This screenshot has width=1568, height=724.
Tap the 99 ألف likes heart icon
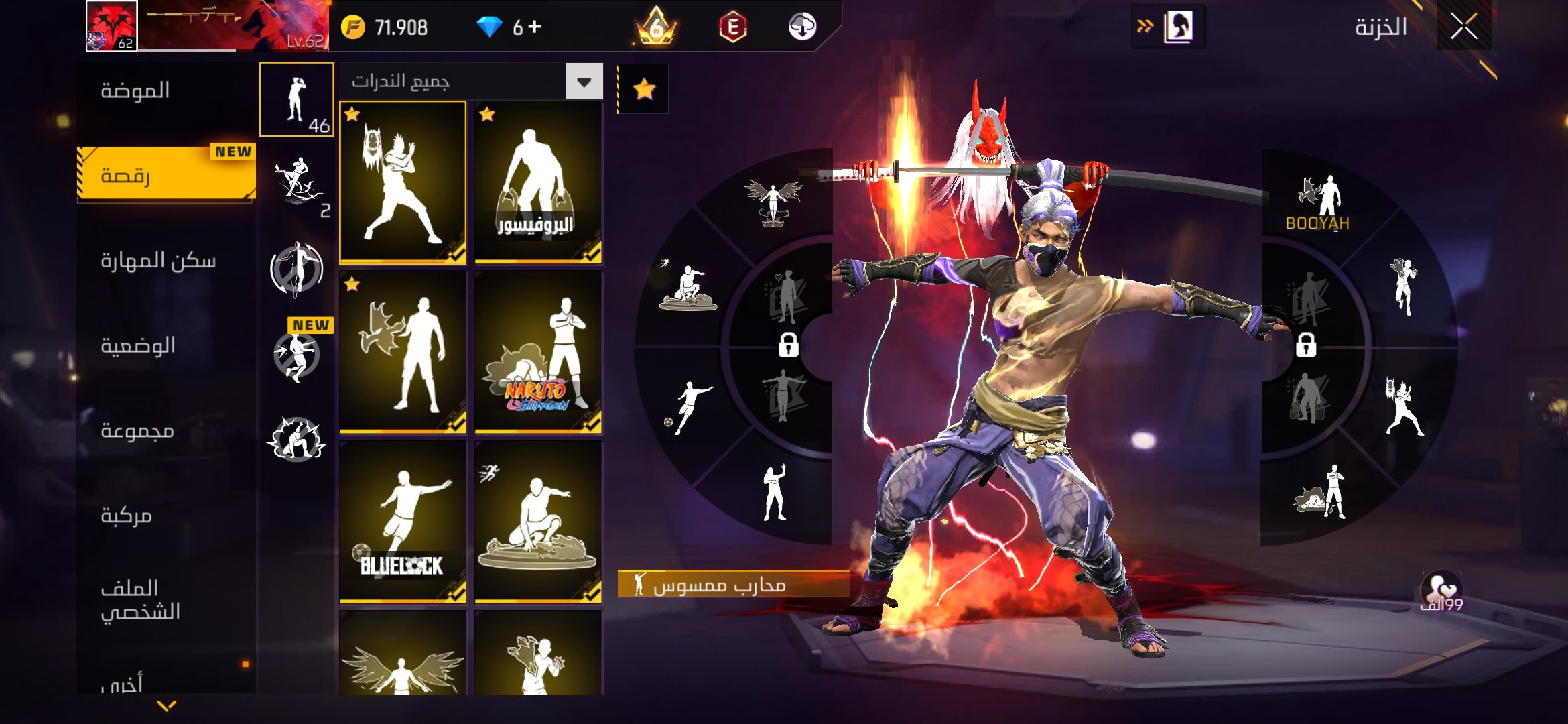pos(1441,591)
